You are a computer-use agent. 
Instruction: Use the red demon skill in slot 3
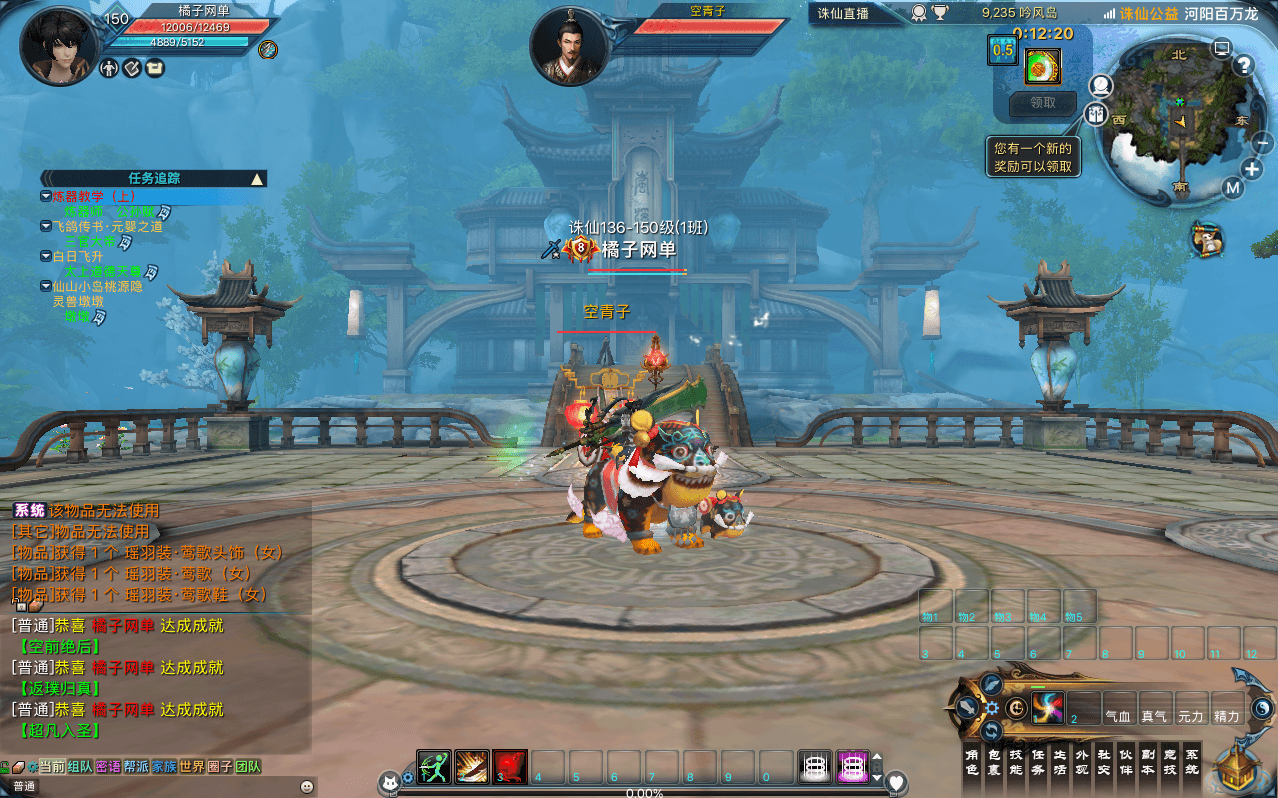pyautogui.click(x=510, y=766)
